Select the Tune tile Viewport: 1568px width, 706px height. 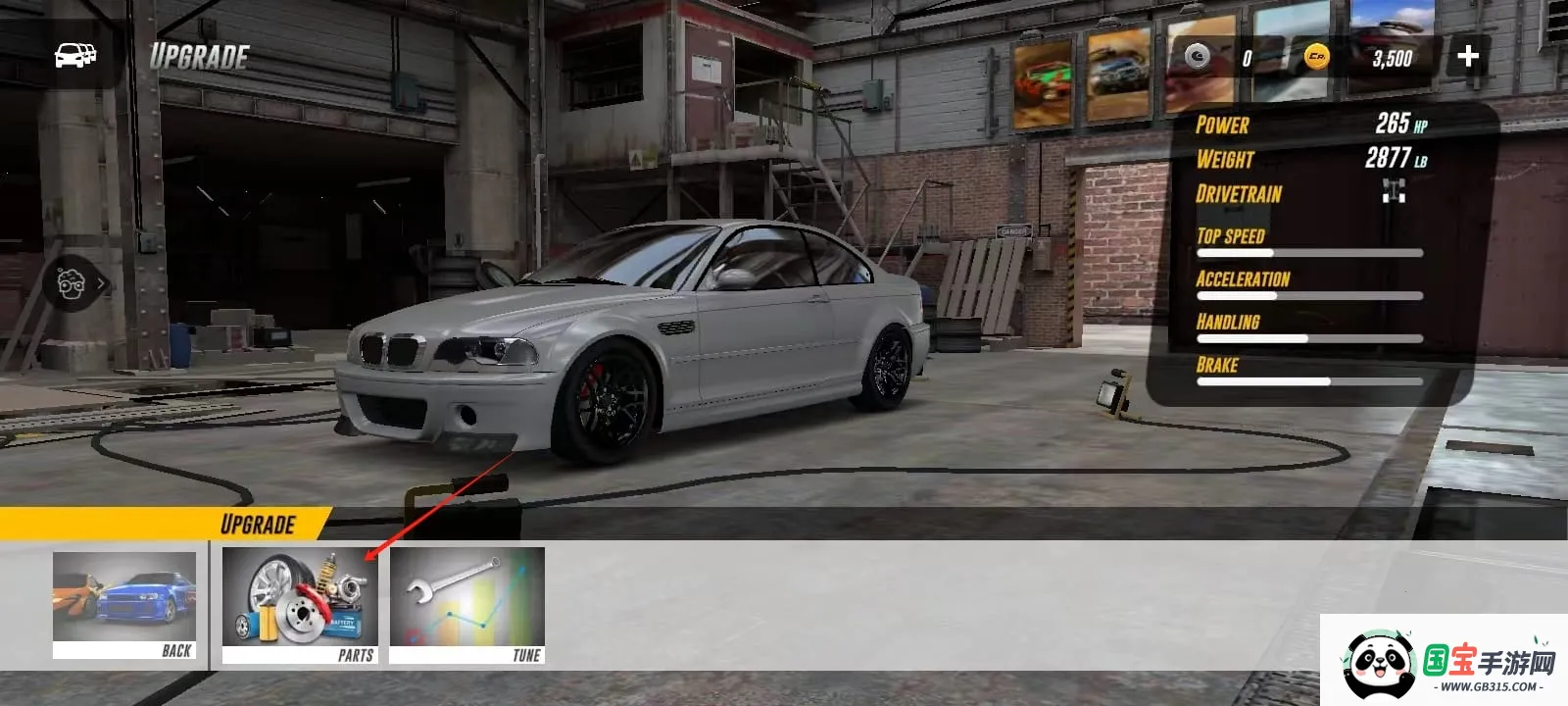click(467, 605)
